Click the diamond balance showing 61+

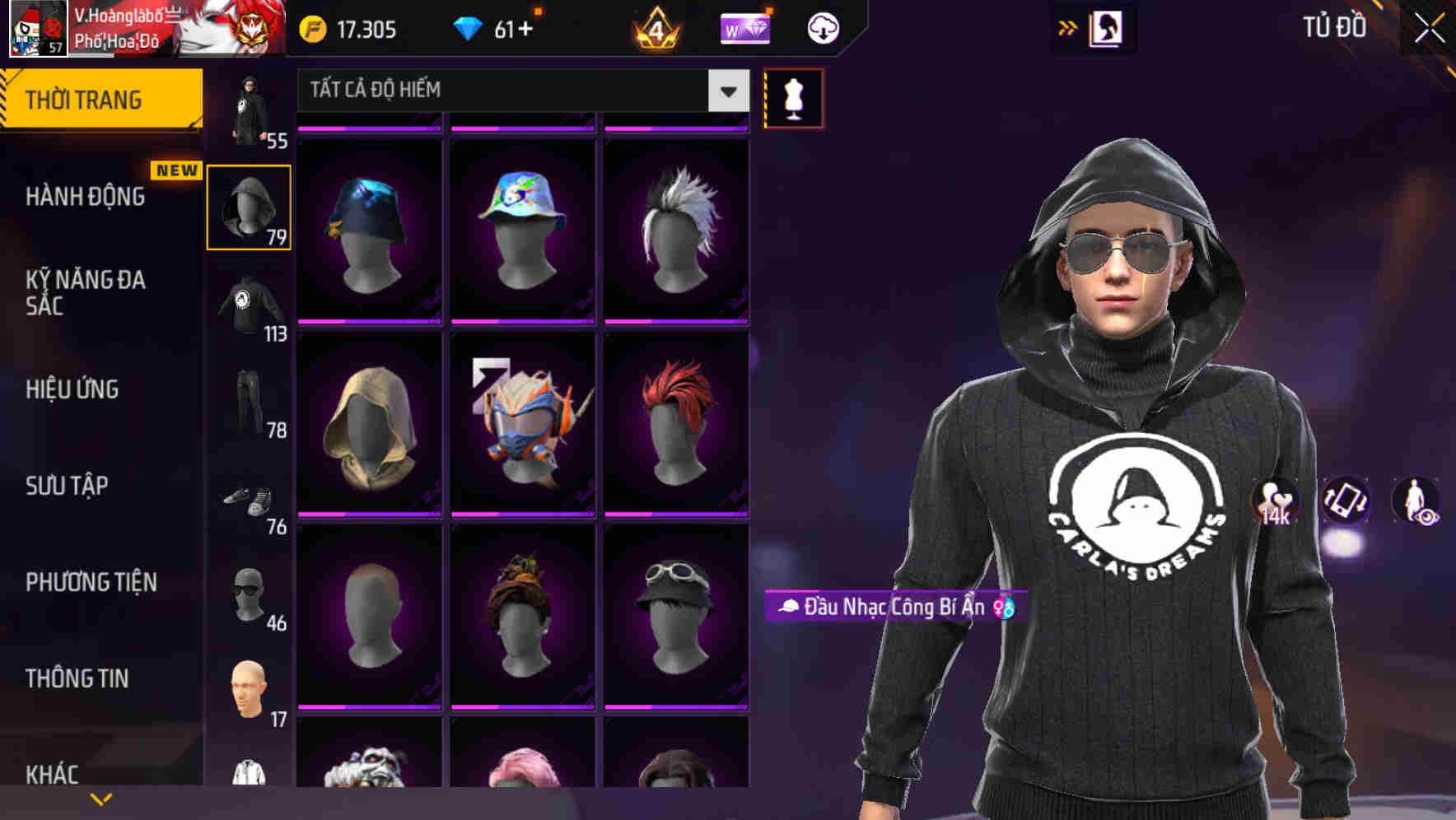pos(494,27)
